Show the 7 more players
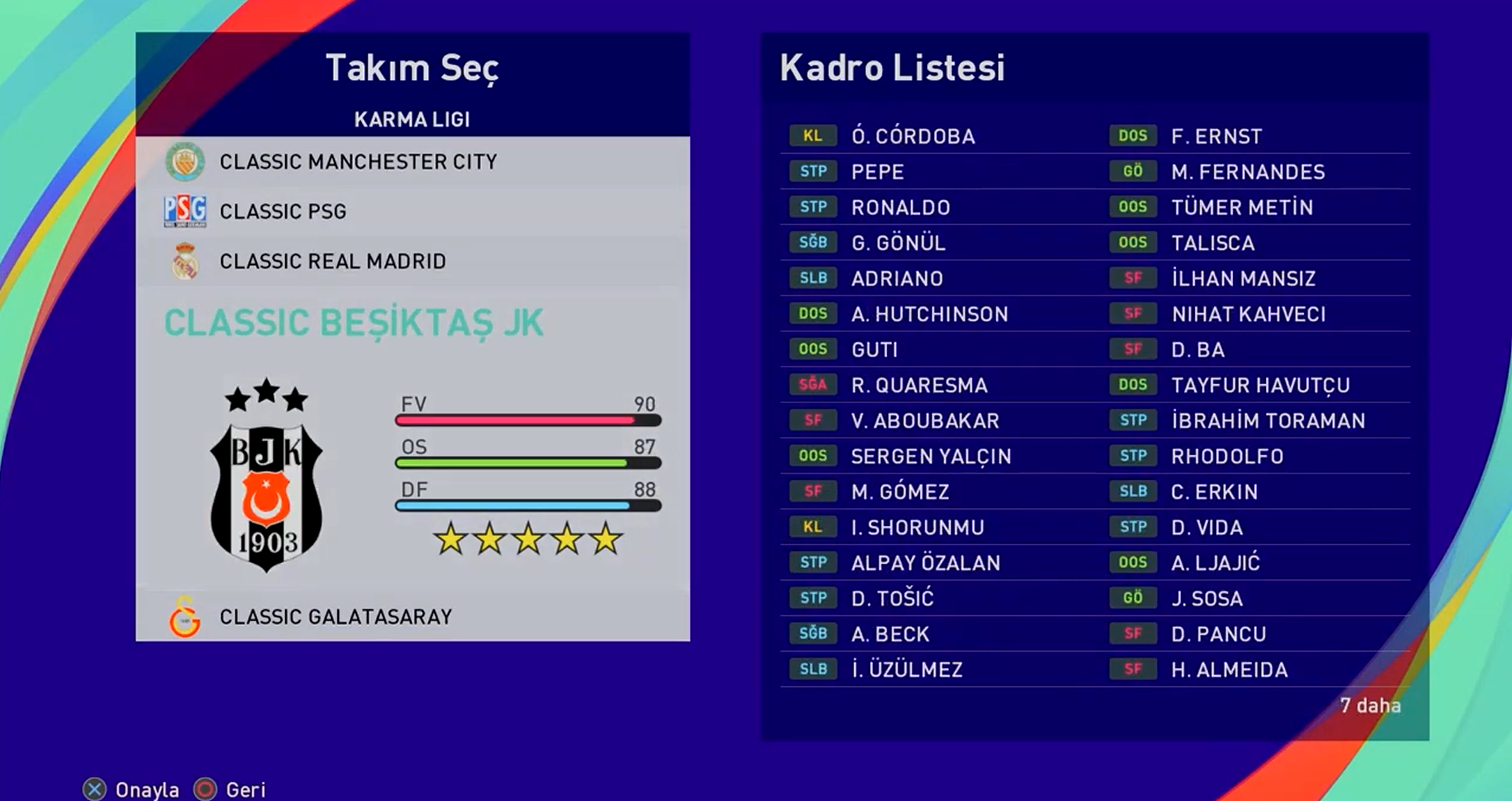The image size is (1512, 801). pos(1370,706)
